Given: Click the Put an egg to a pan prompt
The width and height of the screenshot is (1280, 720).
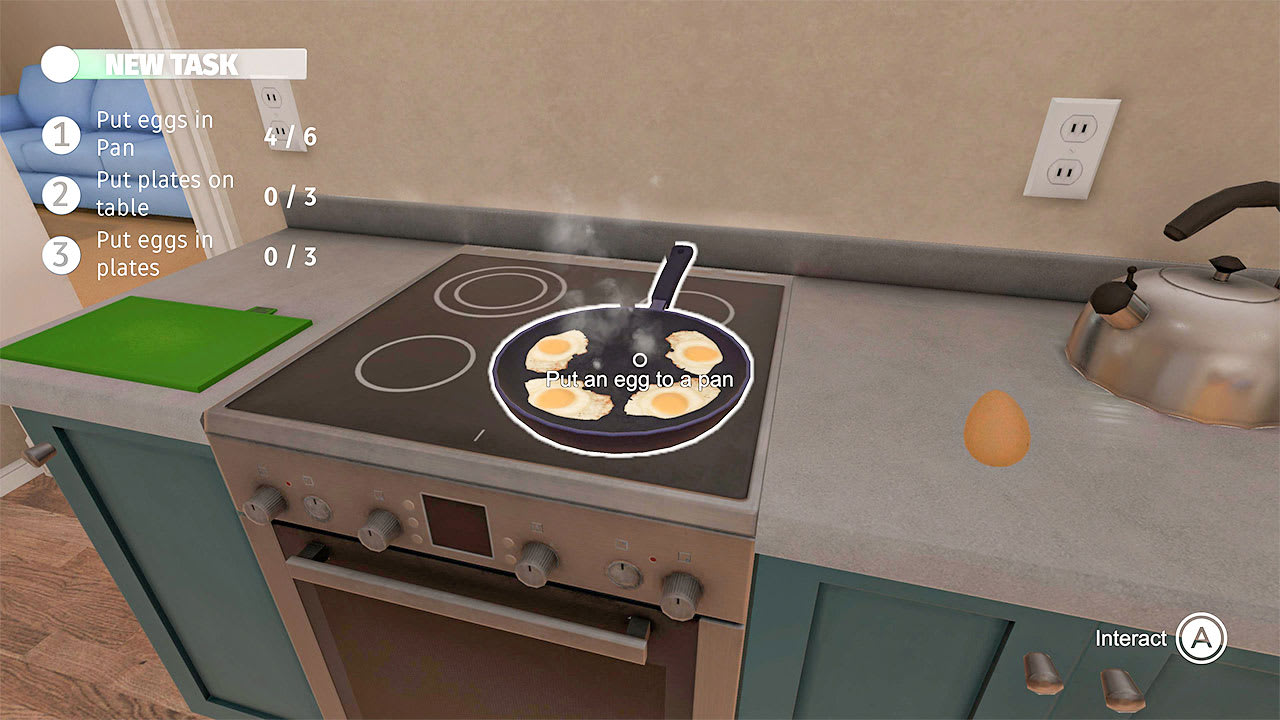Looking at the screenshot, I should [638, 379].
